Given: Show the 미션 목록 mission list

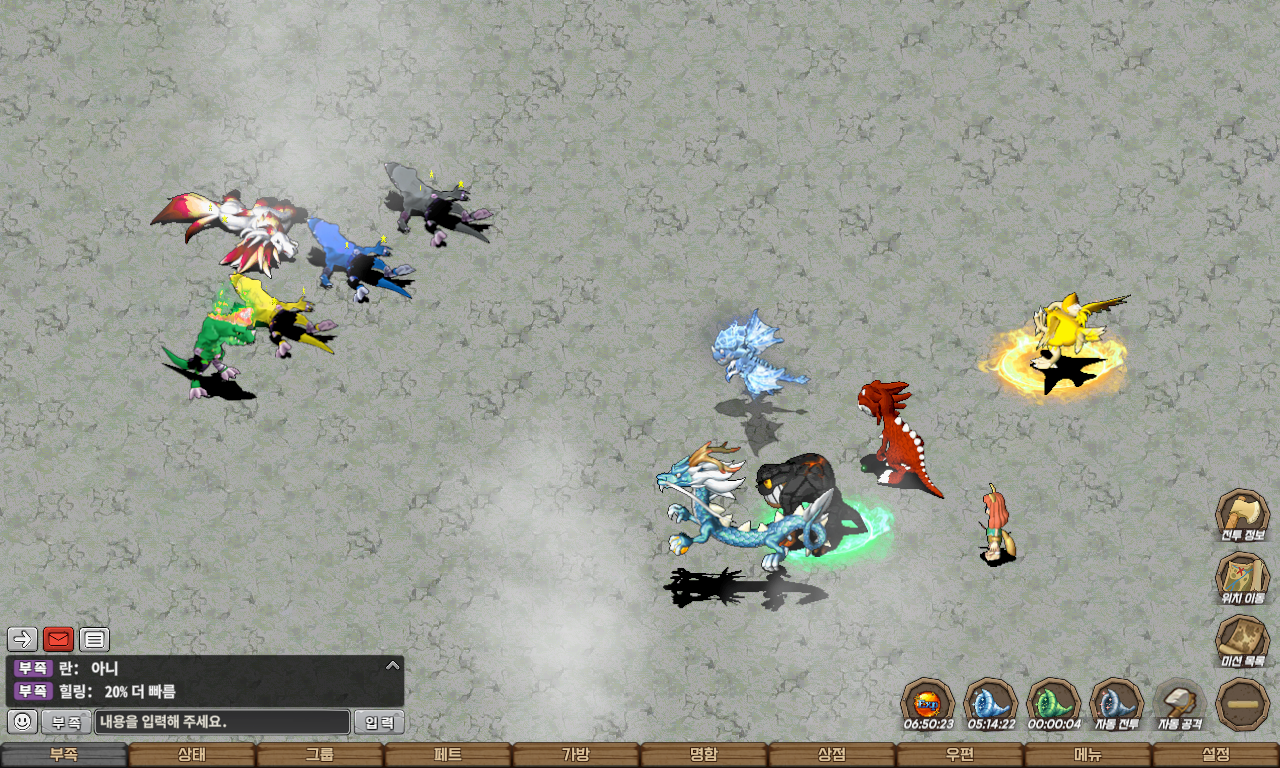Looking at the screenshot, I should click(x=1242, y=640).
